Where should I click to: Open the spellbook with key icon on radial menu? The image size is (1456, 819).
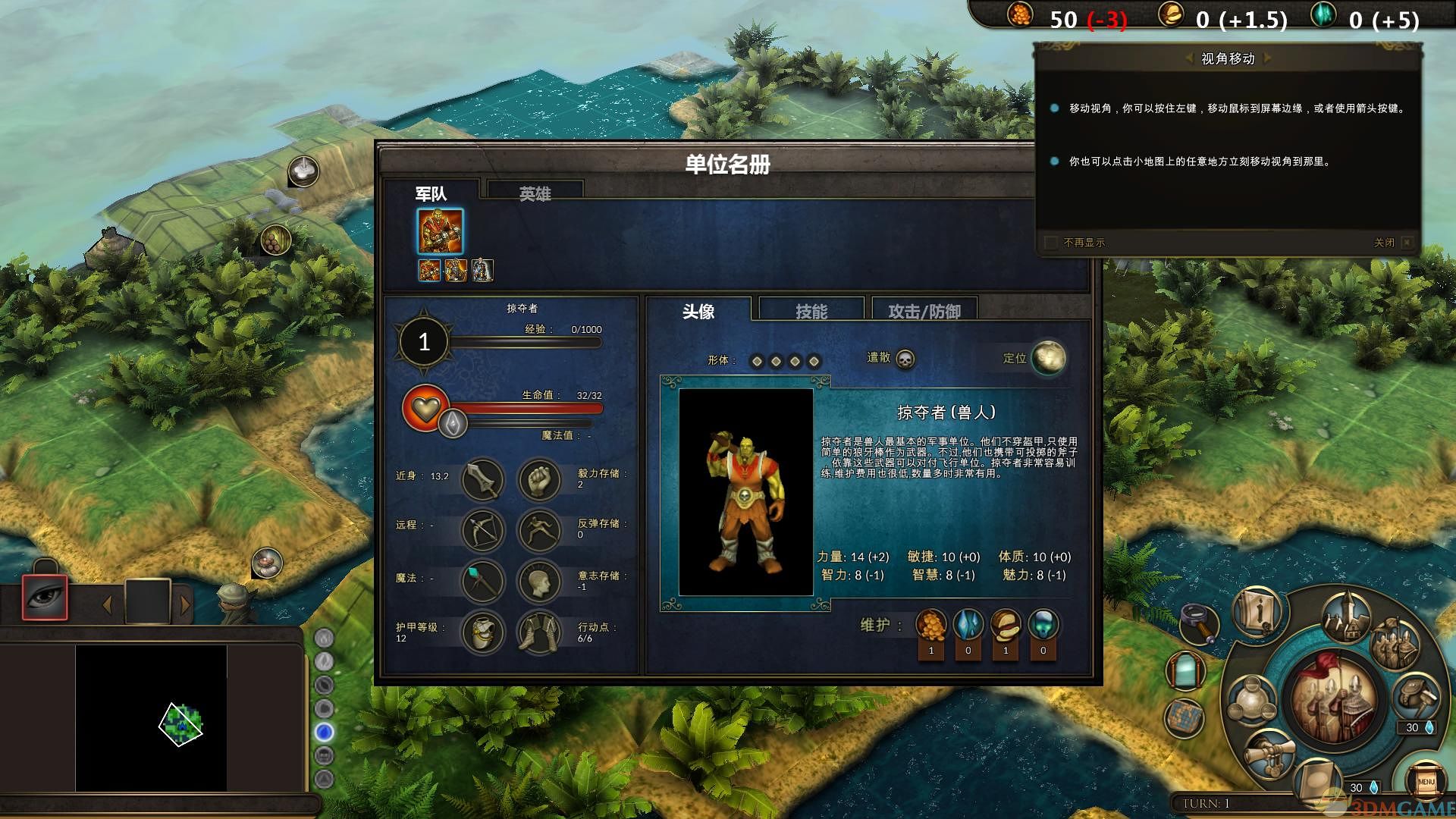(1256, 617)
